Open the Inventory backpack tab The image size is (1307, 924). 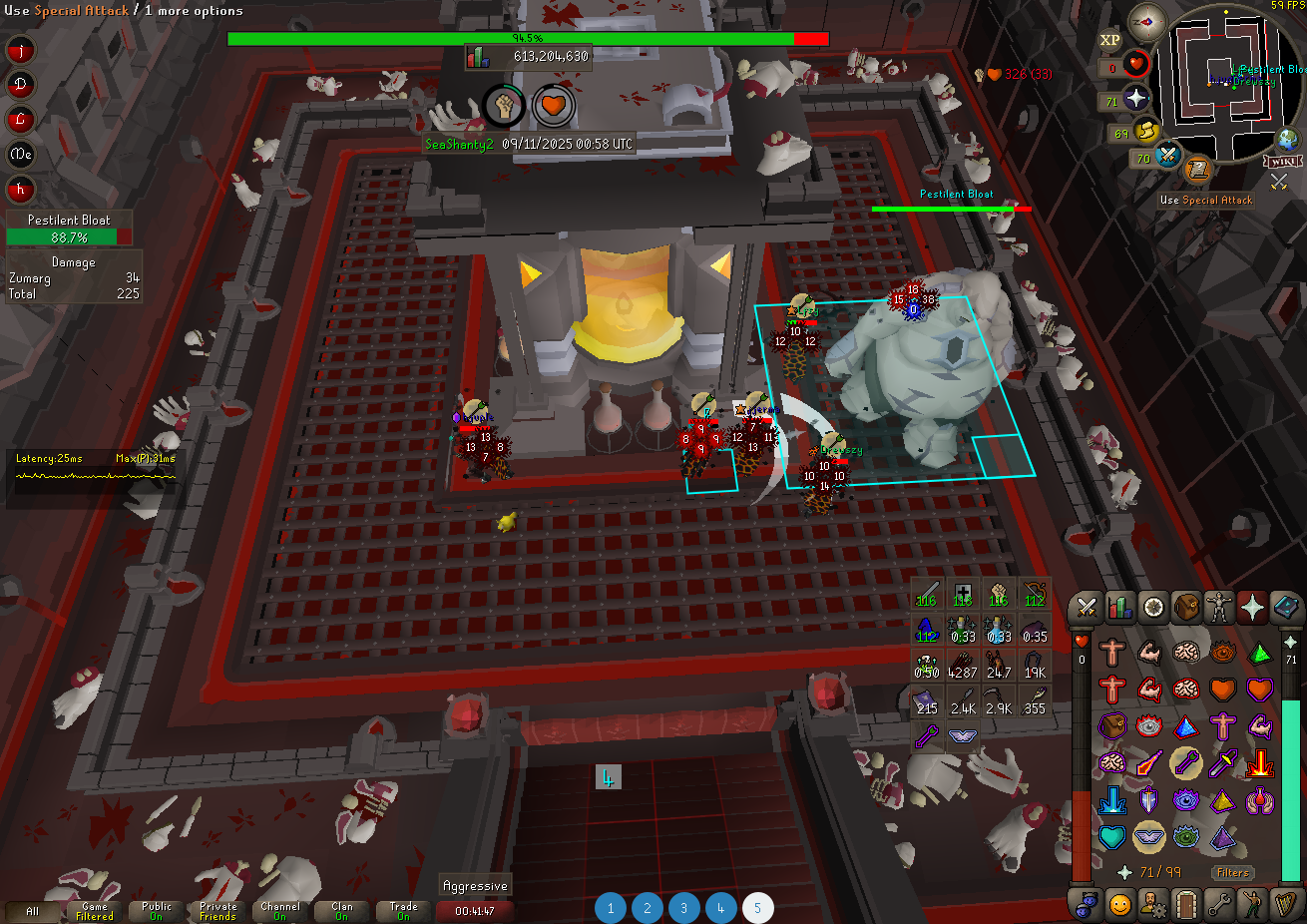click(x=1186, y=607)
